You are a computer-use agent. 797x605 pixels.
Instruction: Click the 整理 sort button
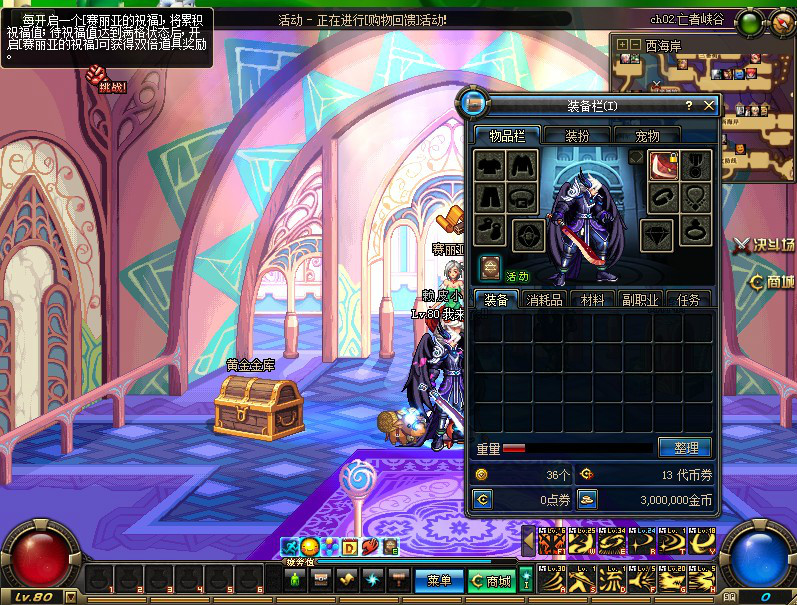pos(685,448)
